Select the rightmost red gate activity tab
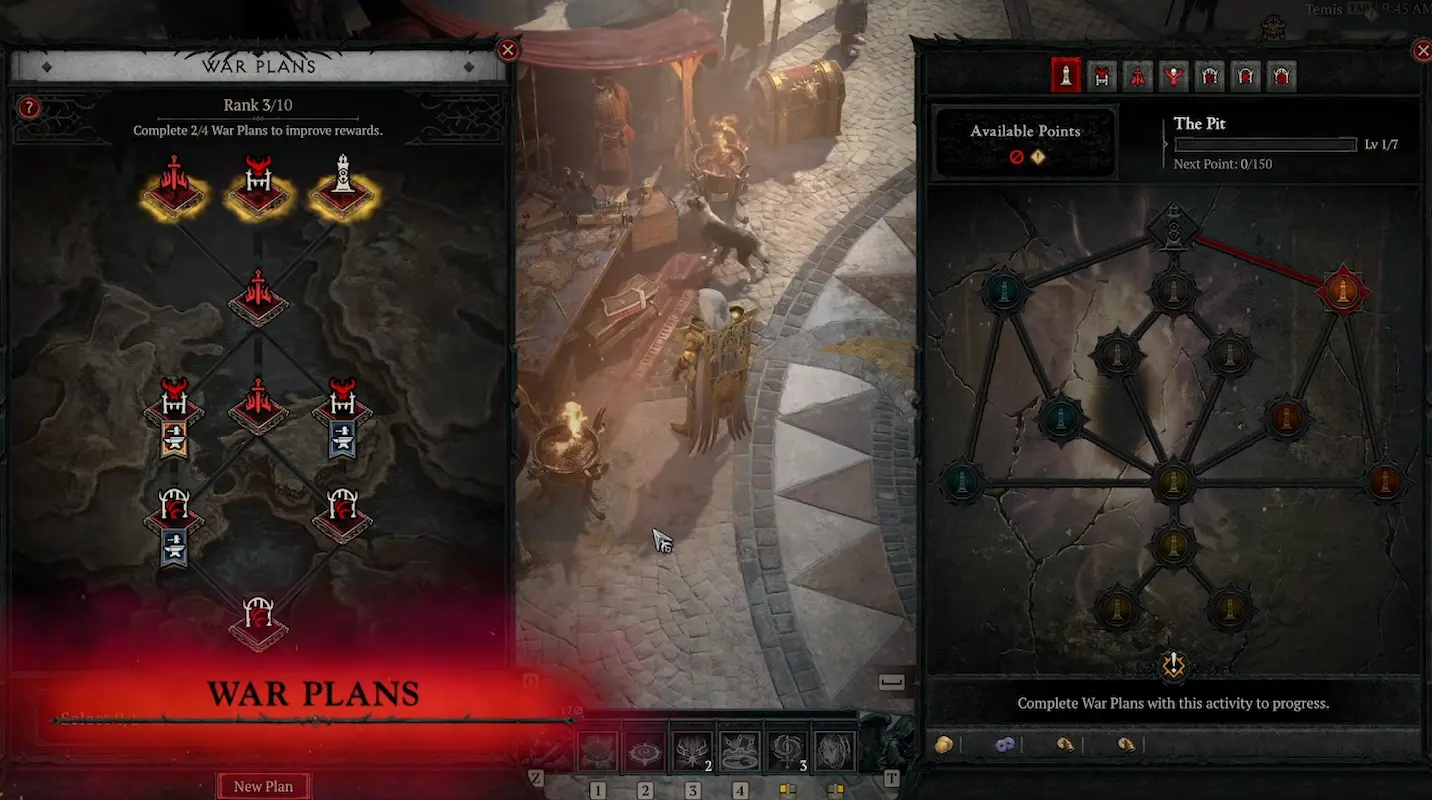Viewport: 1432px width, 800px height. pos(1281,76)
